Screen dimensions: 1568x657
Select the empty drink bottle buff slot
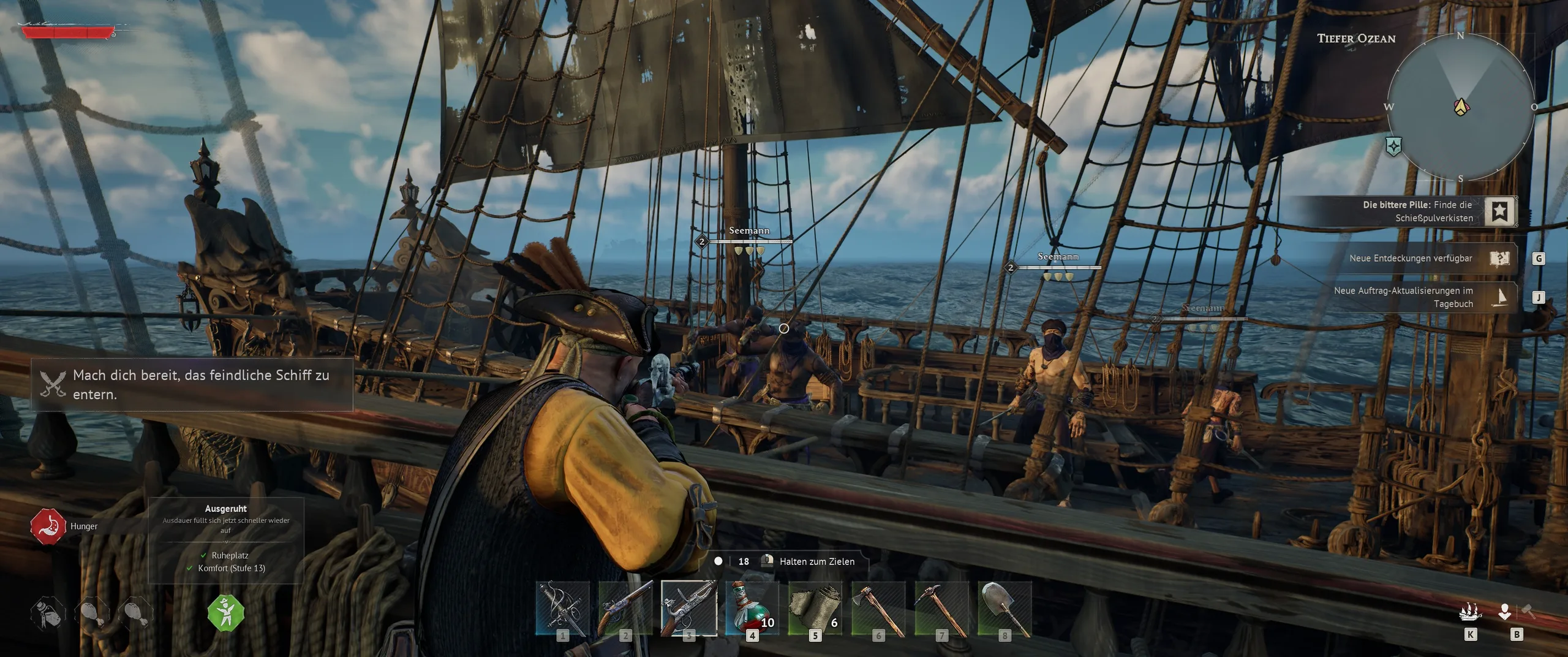[48, 613]
